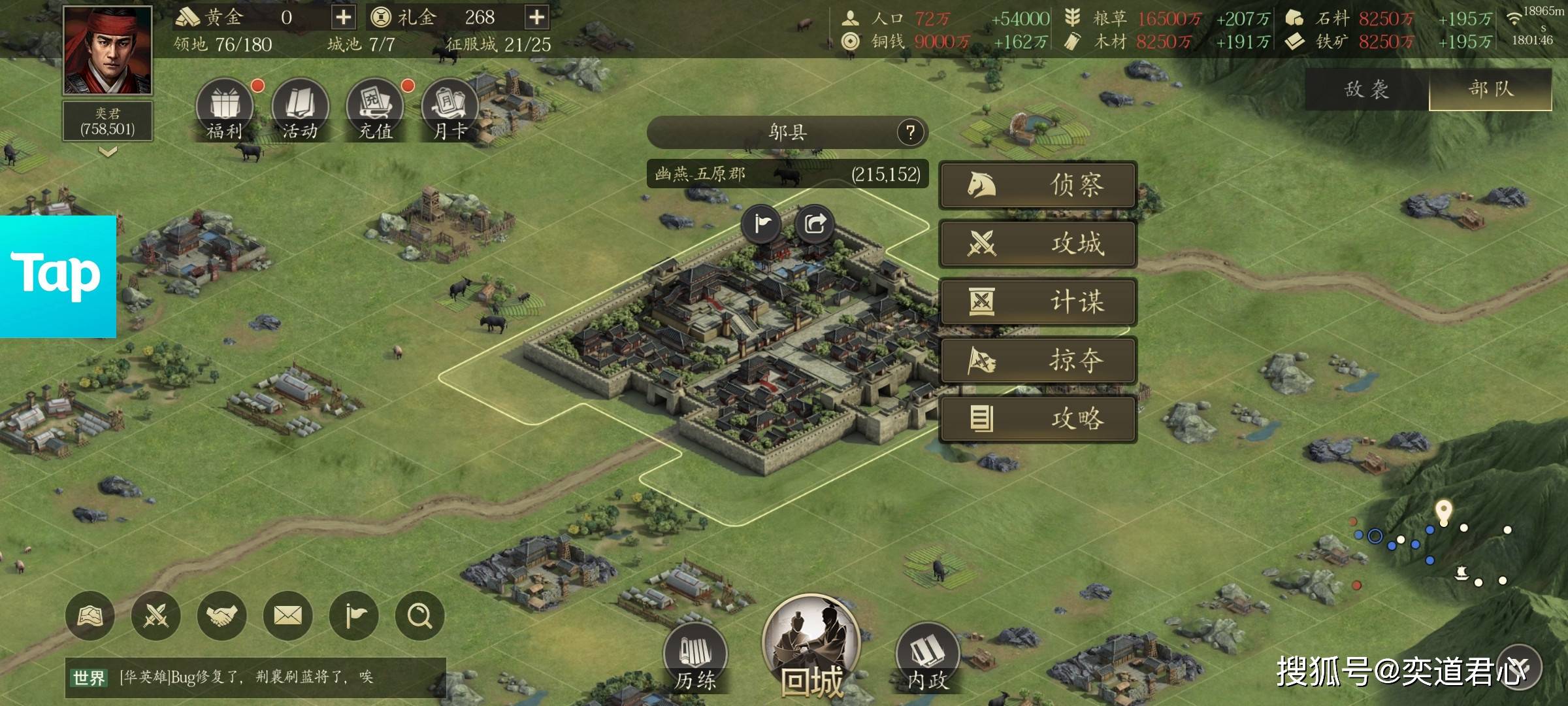Open the magnifier search icon
This screenshot has height=706, width=1568.
coord(419,615)
